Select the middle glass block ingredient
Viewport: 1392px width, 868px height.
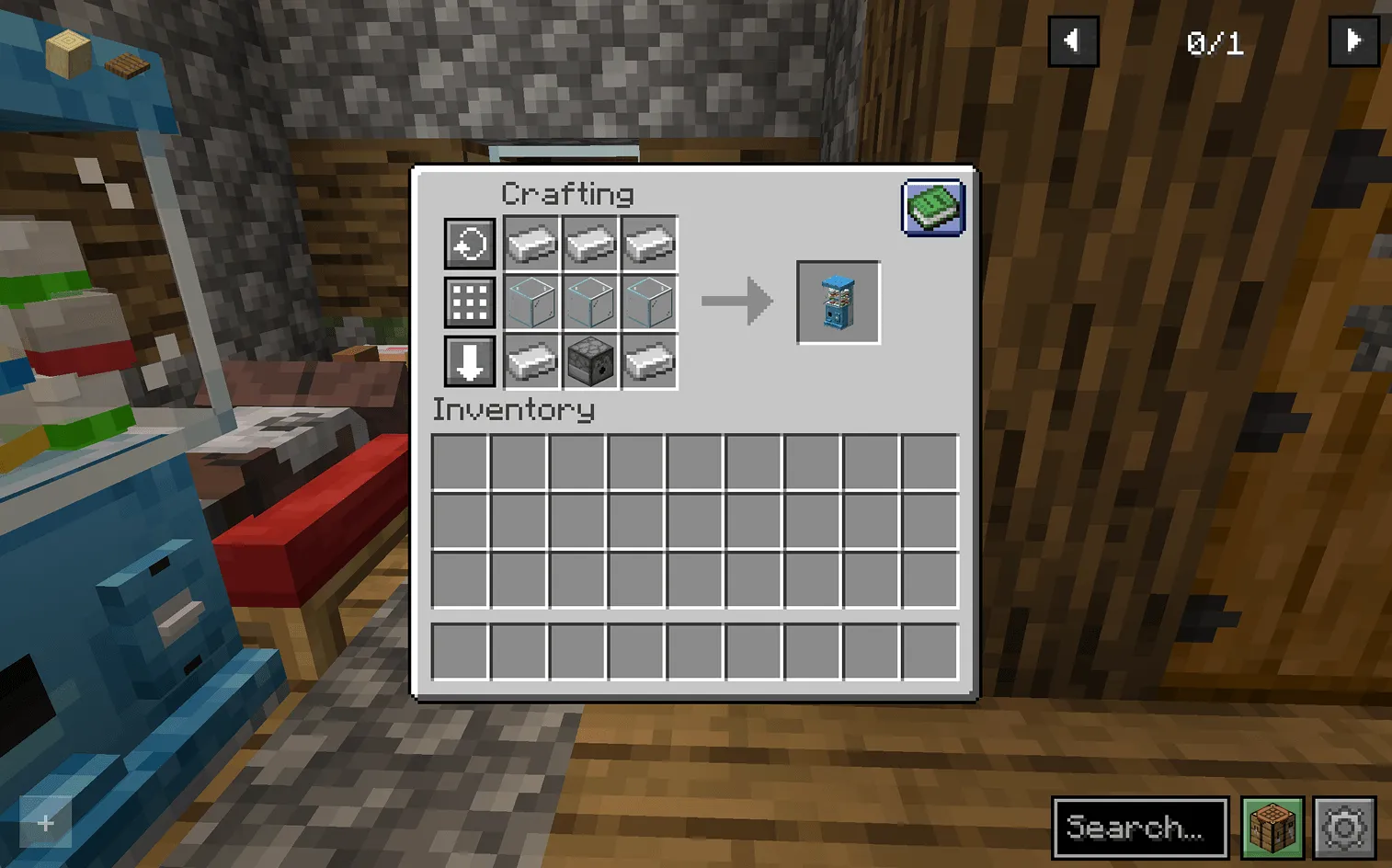589,303
